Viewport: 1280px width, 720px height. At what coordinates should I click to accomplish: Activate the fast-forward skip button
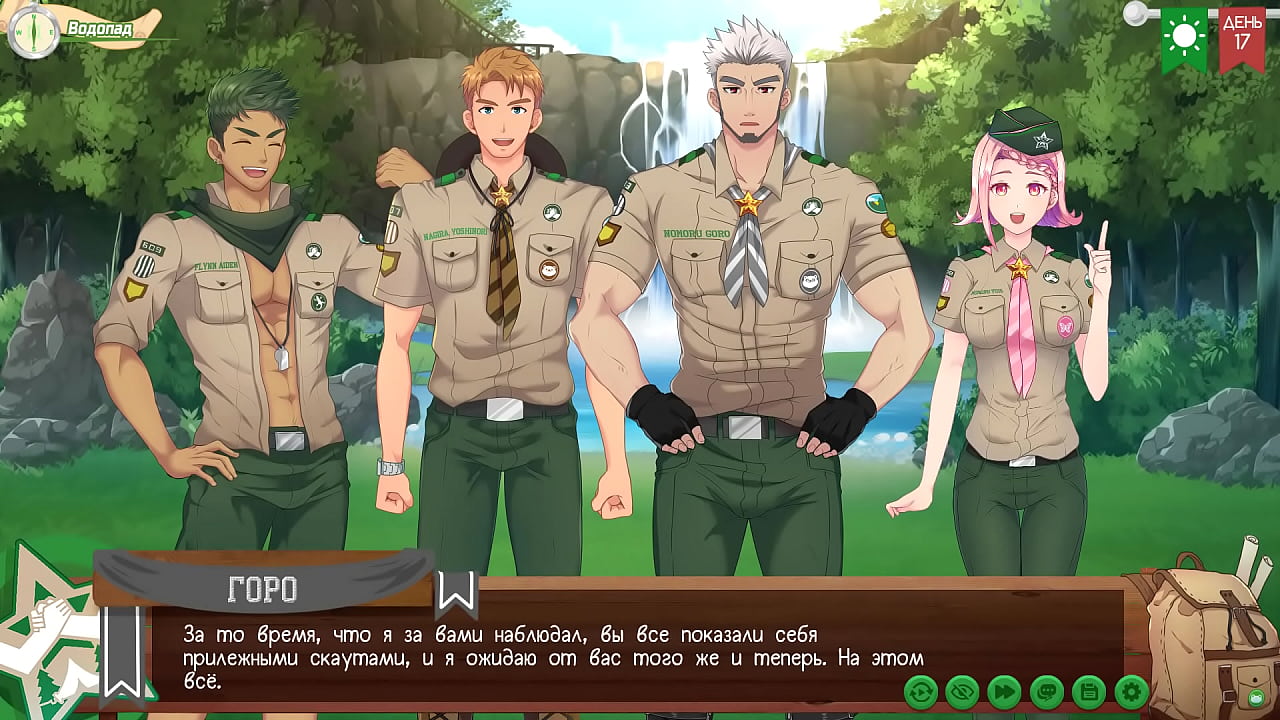point(1004,691)
